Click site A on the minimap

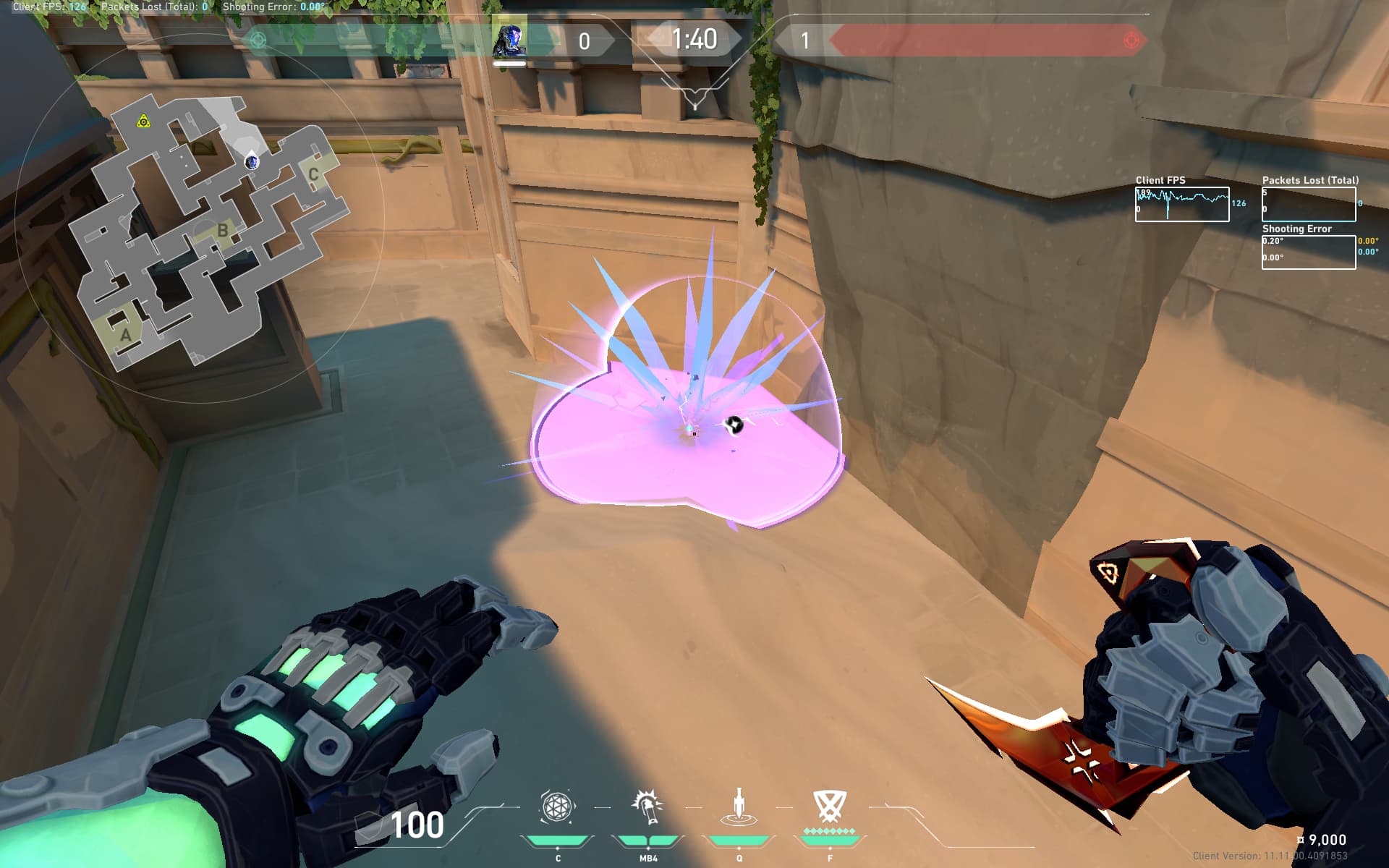pos(125,335)
